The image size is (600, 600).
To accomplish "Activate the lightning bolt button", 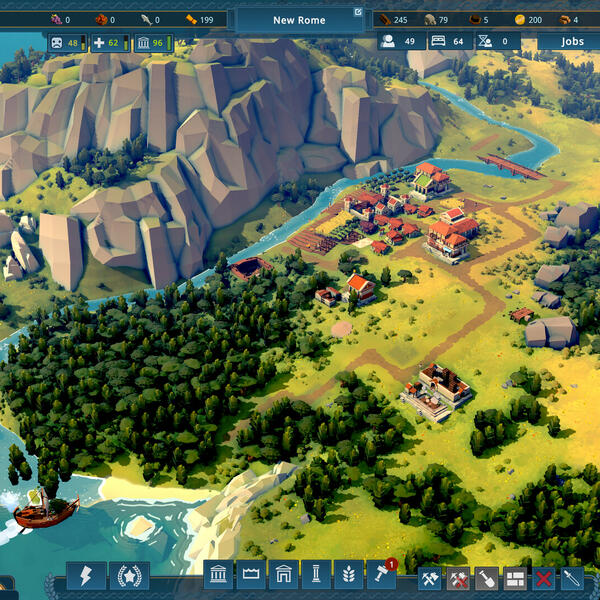I will coord(86,576).
